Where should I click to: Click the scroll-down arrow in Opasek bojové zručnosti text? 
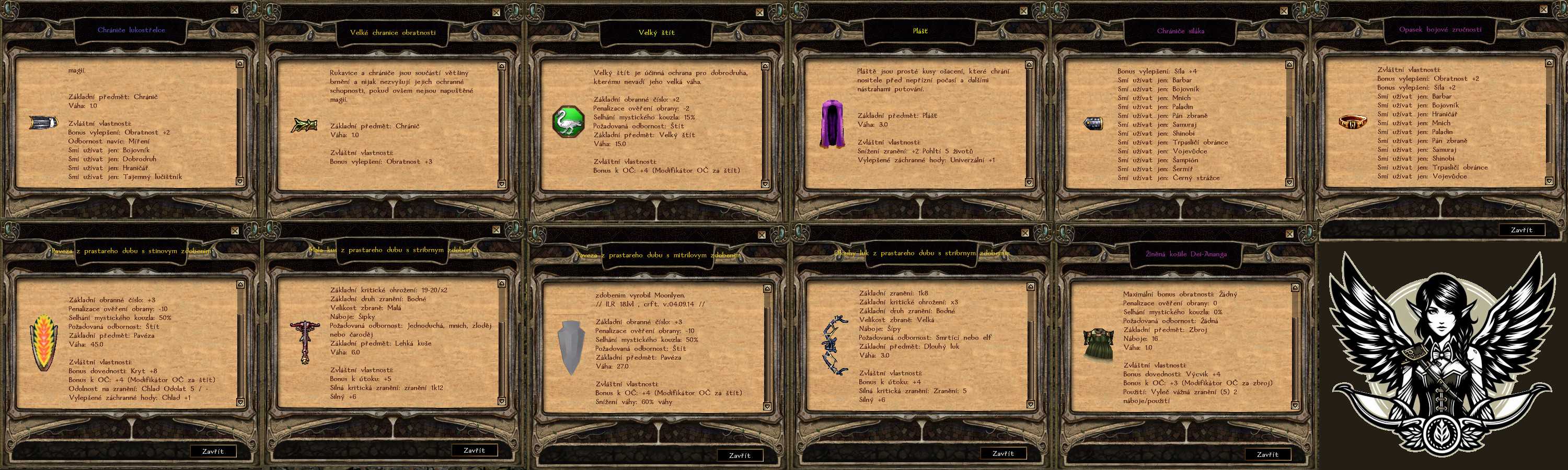tap(1549, 181)
